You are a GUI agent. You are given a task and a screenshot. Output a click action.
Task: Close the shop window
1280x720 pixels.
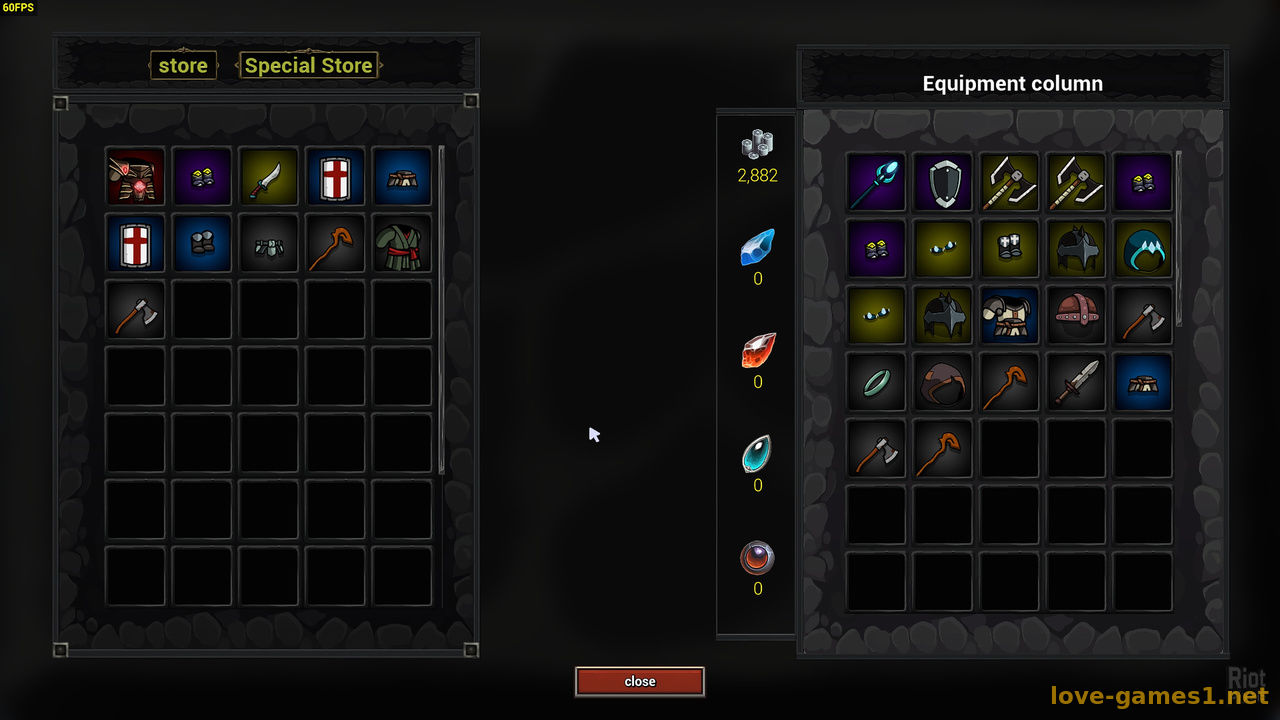(x=639, y=681)
